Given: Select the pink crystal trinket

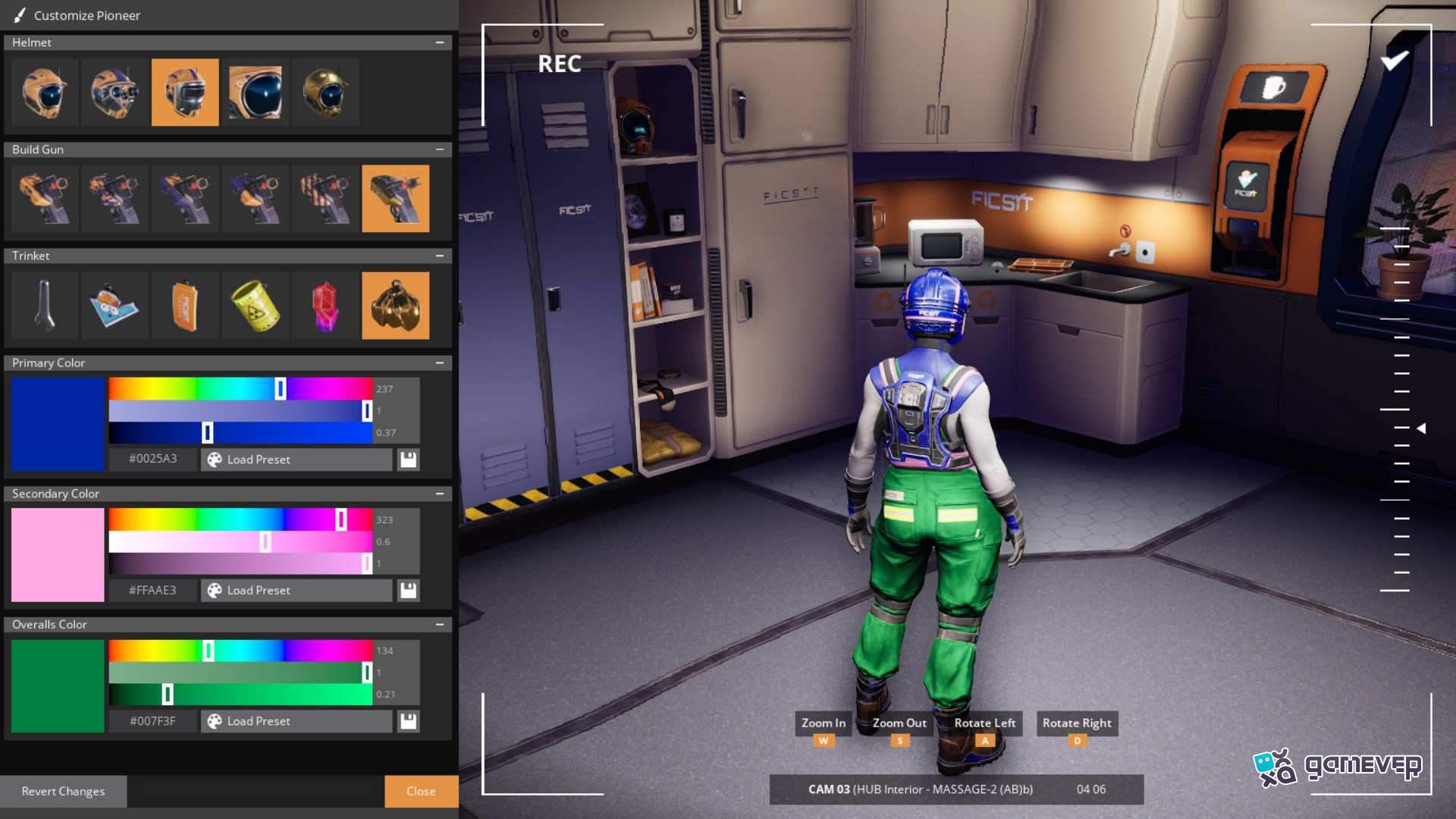Looking at the screenshot, I should click(x=325, y=306).
